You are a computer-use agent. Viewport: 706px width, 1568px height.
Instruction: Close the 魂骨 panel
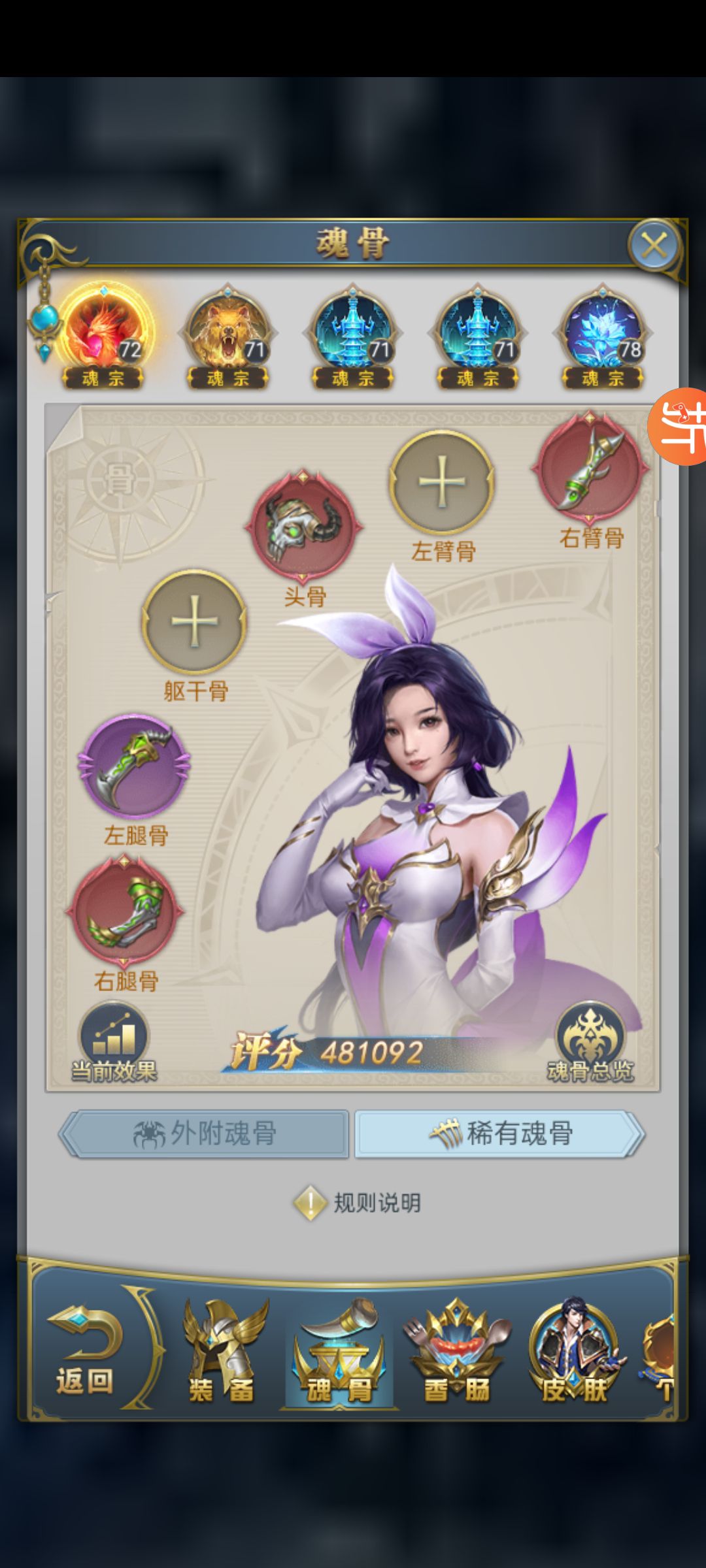(654, 246)
